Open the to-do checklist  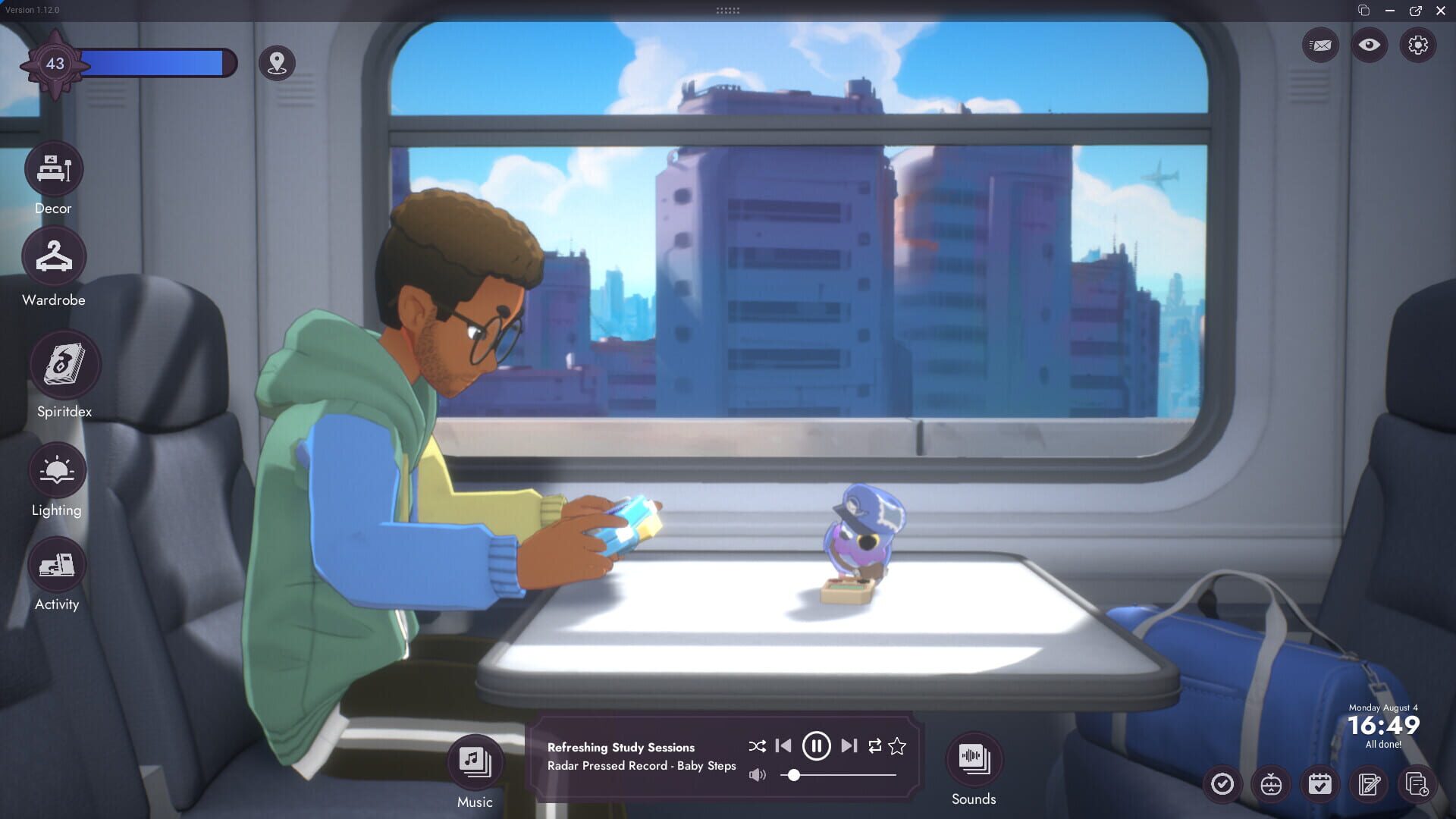(x=1222, y=785)
